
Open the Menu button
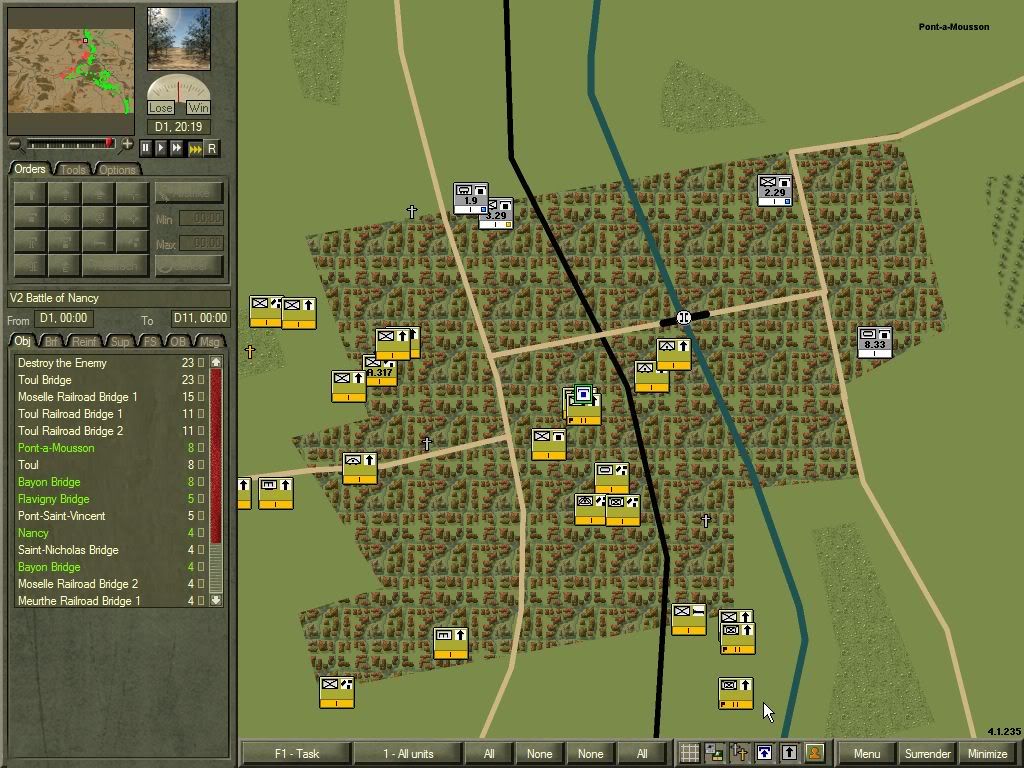point(866,753)
